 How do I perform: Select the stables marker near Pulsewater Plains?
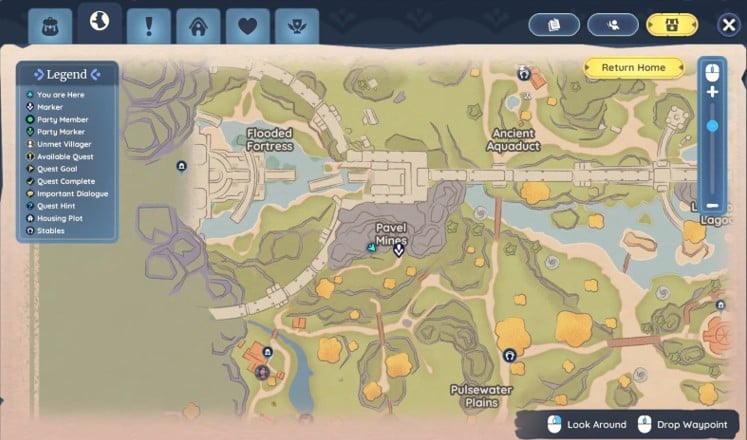(510, 355)
